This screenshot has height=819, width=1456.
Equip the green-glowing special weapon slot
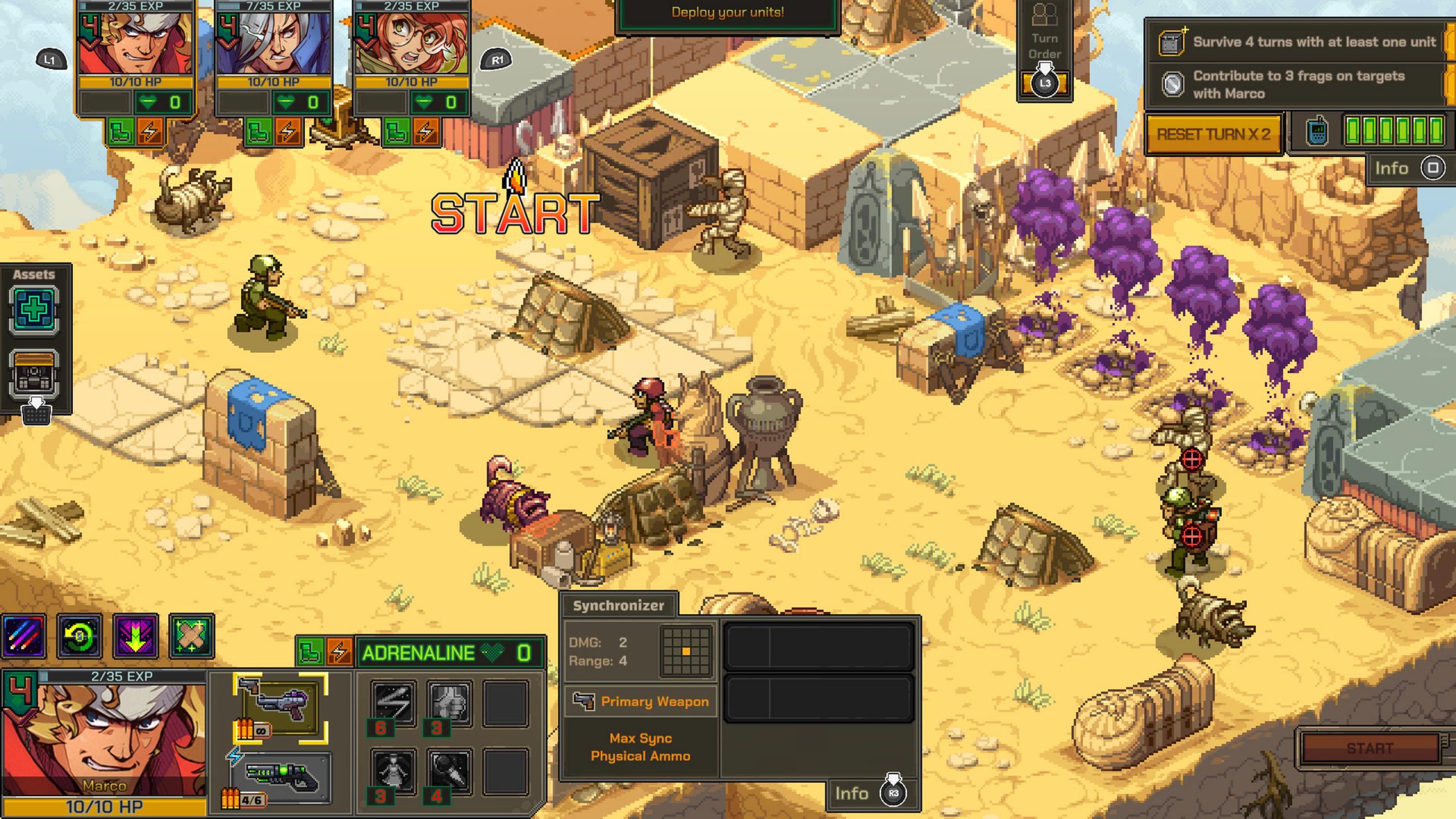[281, 776]
